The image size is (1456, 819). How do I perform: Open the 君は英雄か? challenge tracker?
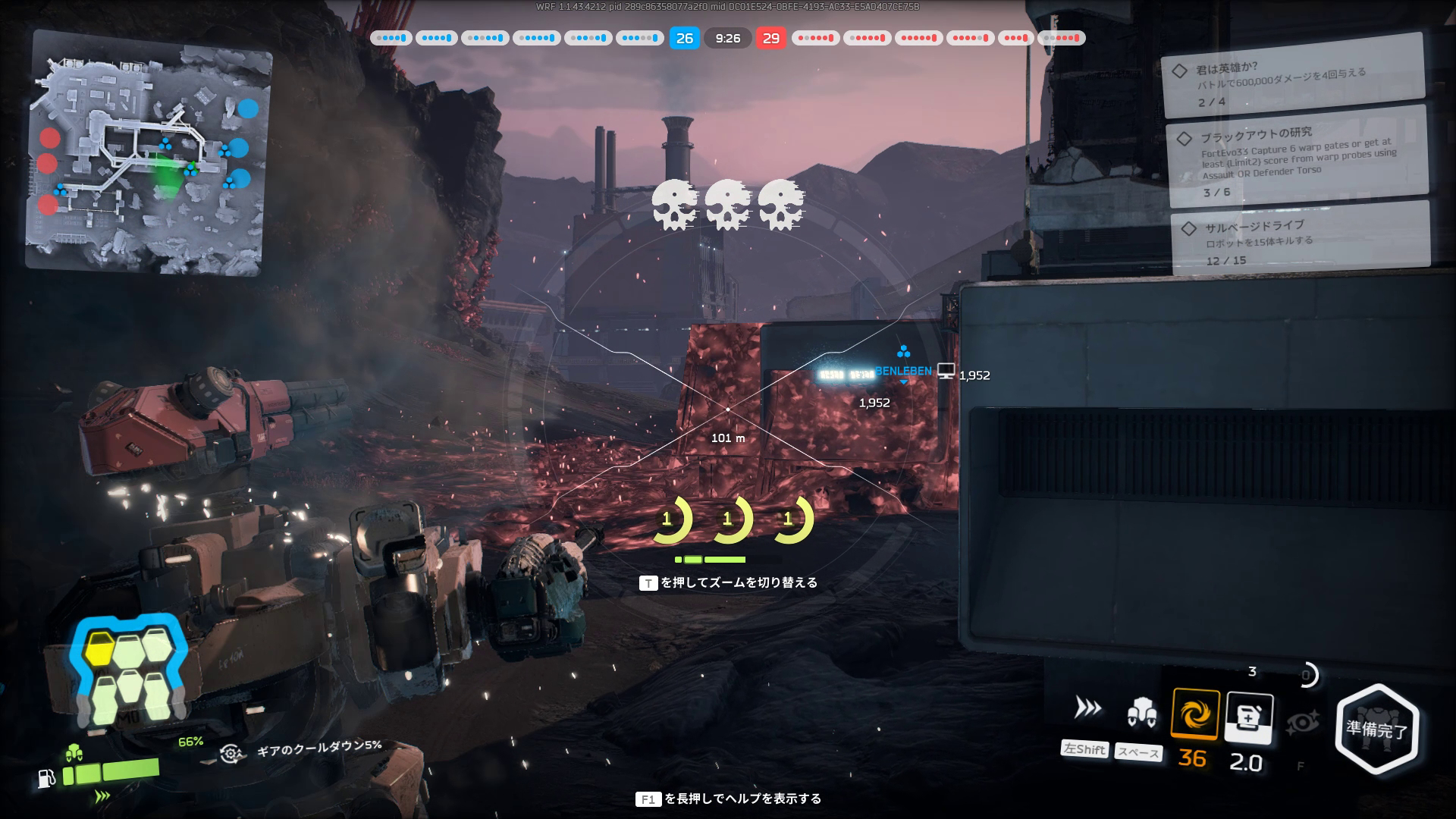(x=1292, y=77)
